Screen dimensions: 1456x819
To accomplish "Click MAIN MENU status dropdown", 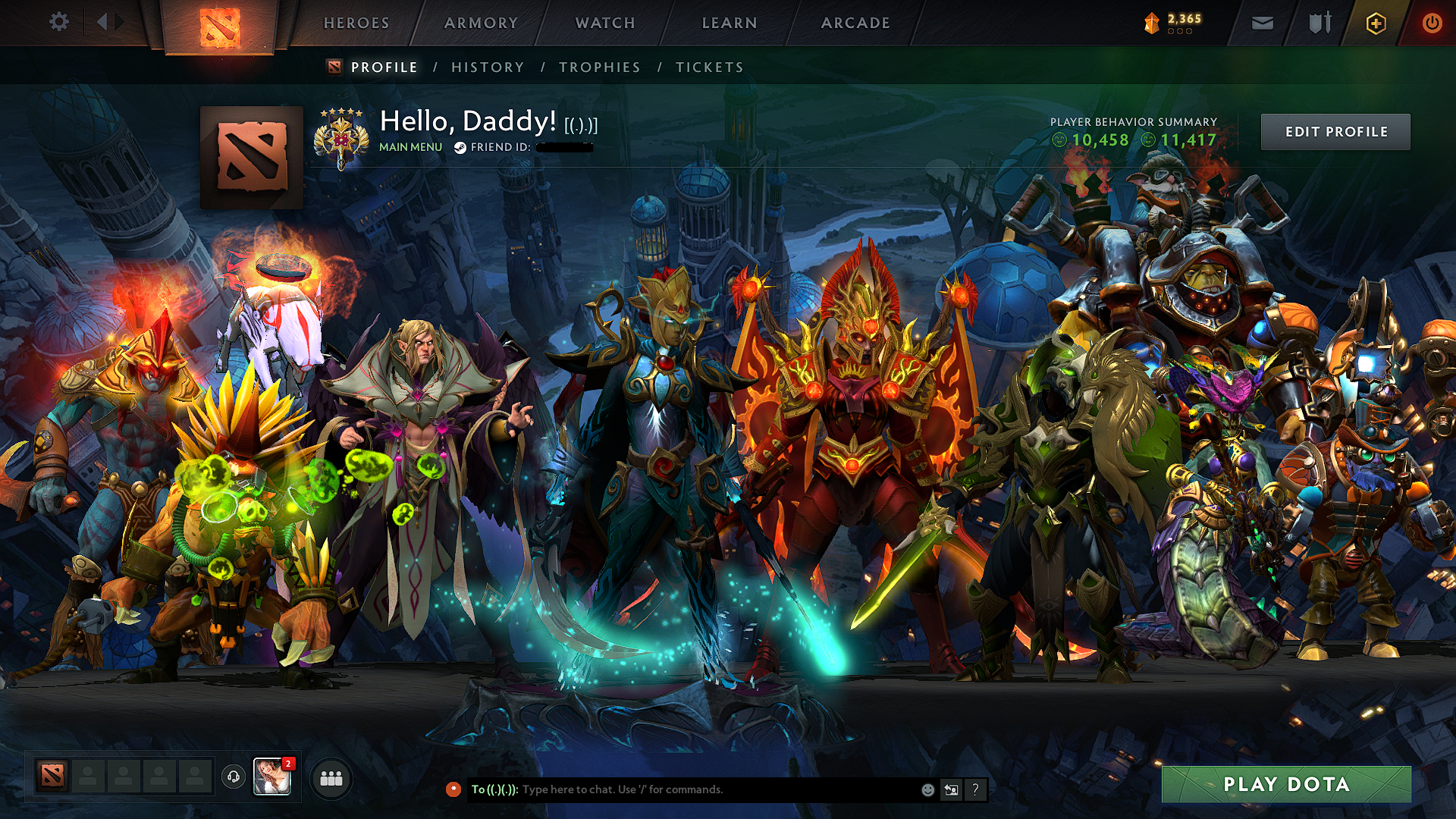I will point(409,146).
